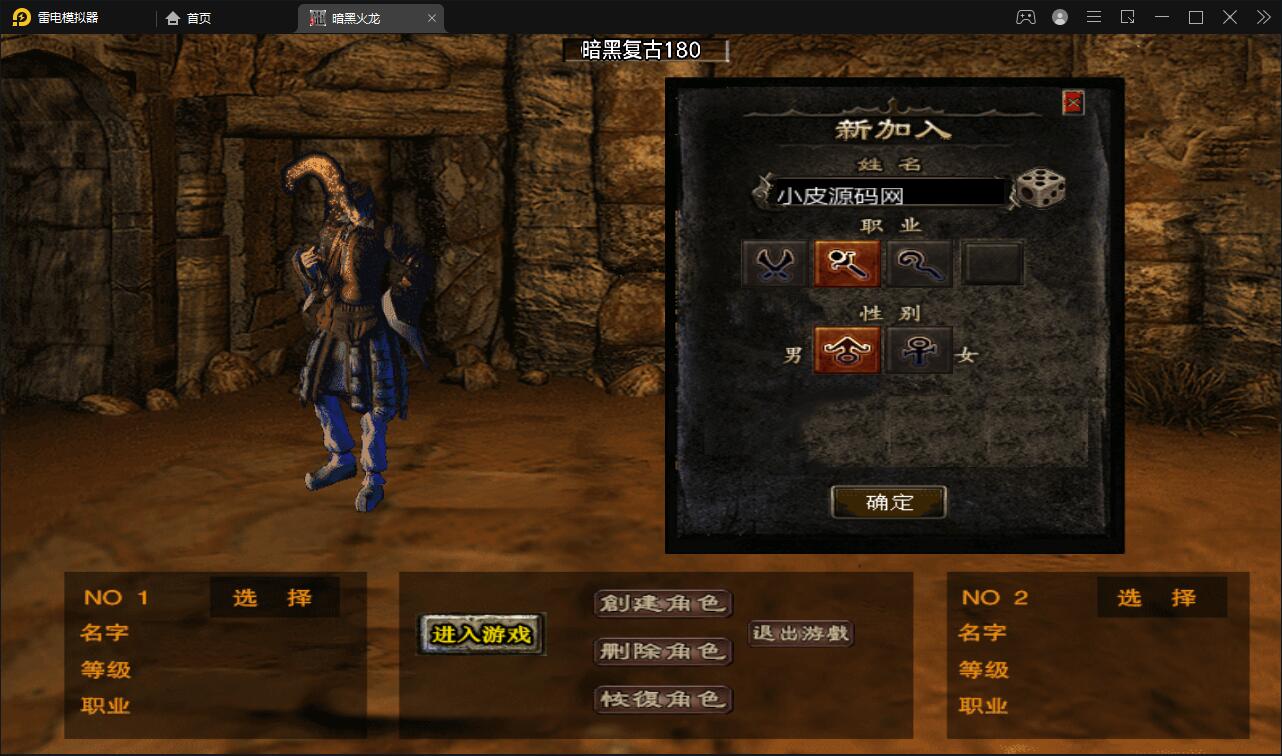Viewport: 1282px width, 756px height.
Task: Select the curved staff class icon
Action: [x=919, y=262]
